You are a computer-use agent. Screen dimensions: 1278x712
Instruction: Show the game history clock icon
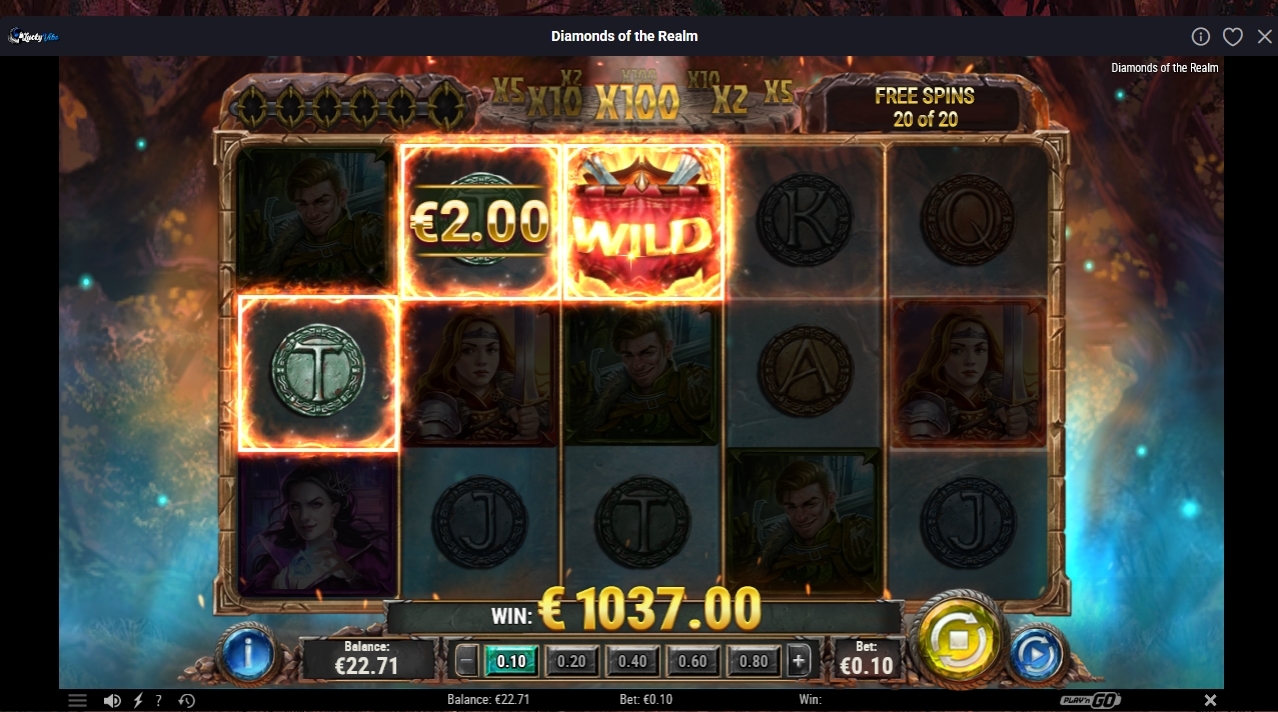click(x=186, y=700)
